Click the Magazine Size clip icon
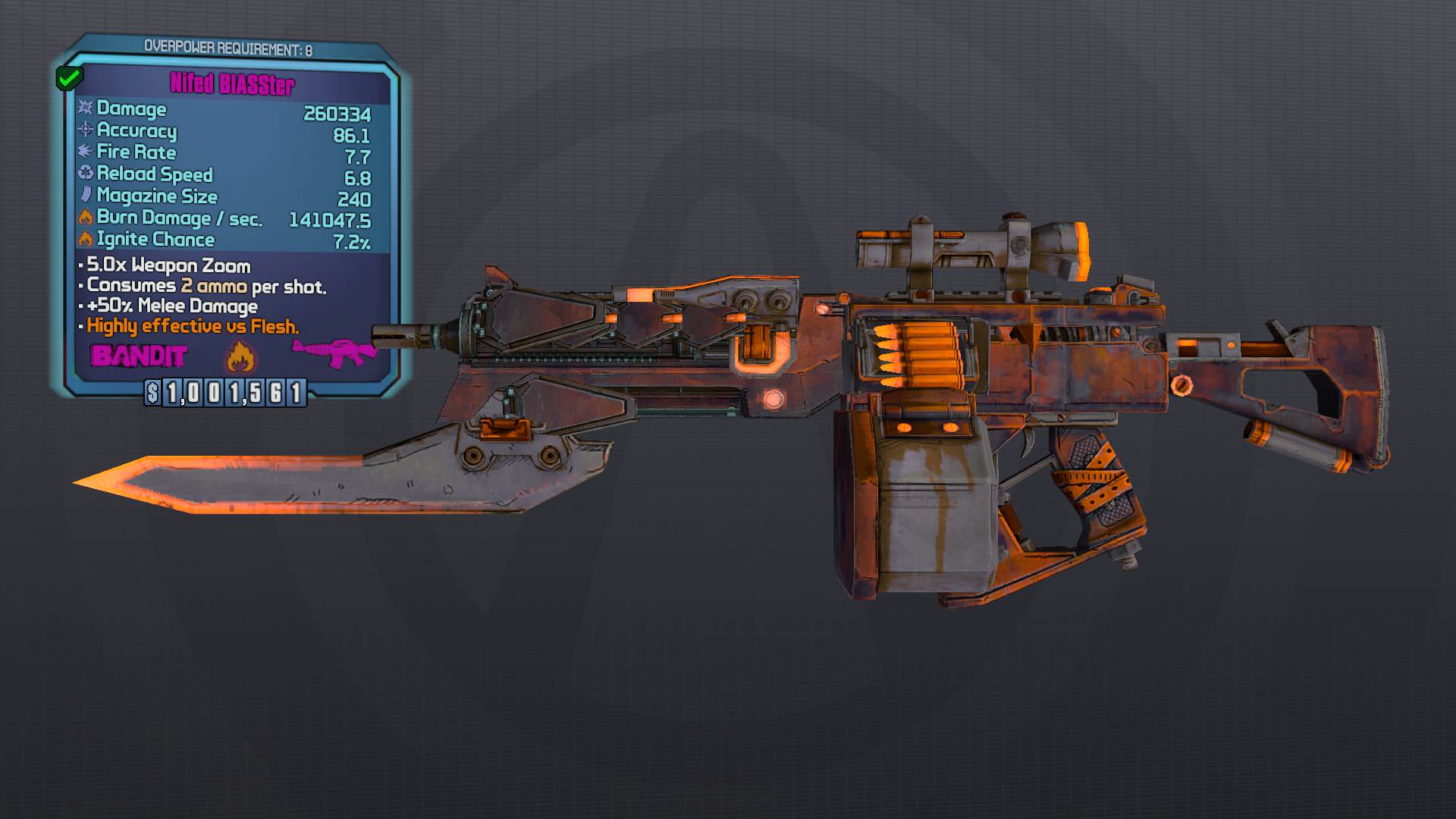 (86, 196)
